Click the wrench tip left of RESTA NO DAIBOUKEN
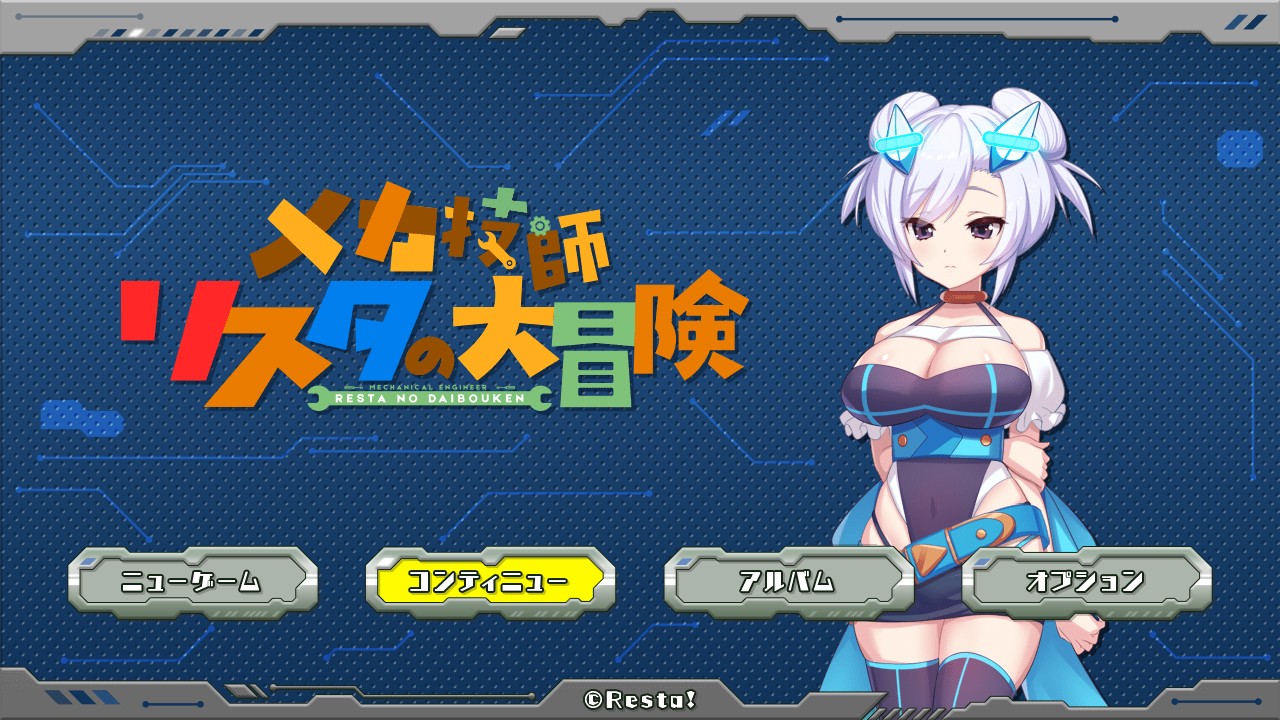The width and height of the screenshot is (1280, 720). coord(318,398)
